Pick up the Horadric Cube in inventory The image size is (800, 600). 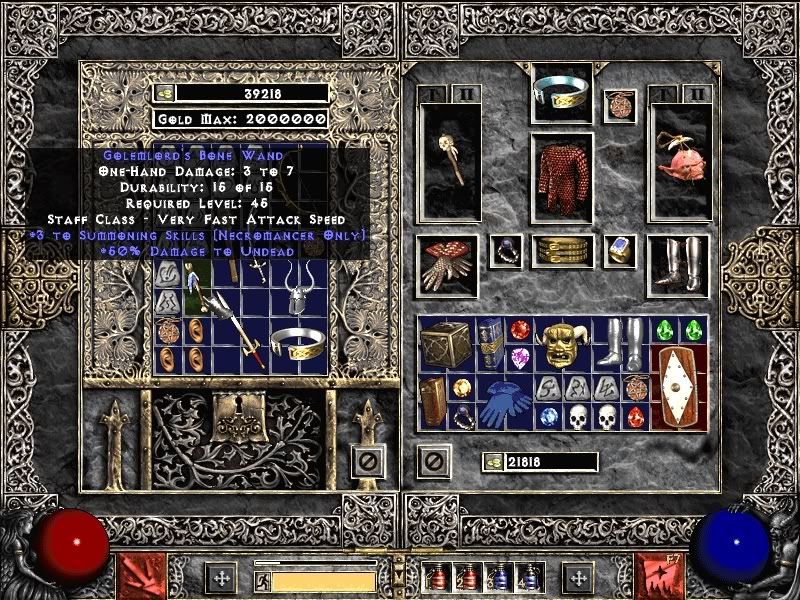pos(447,345)
